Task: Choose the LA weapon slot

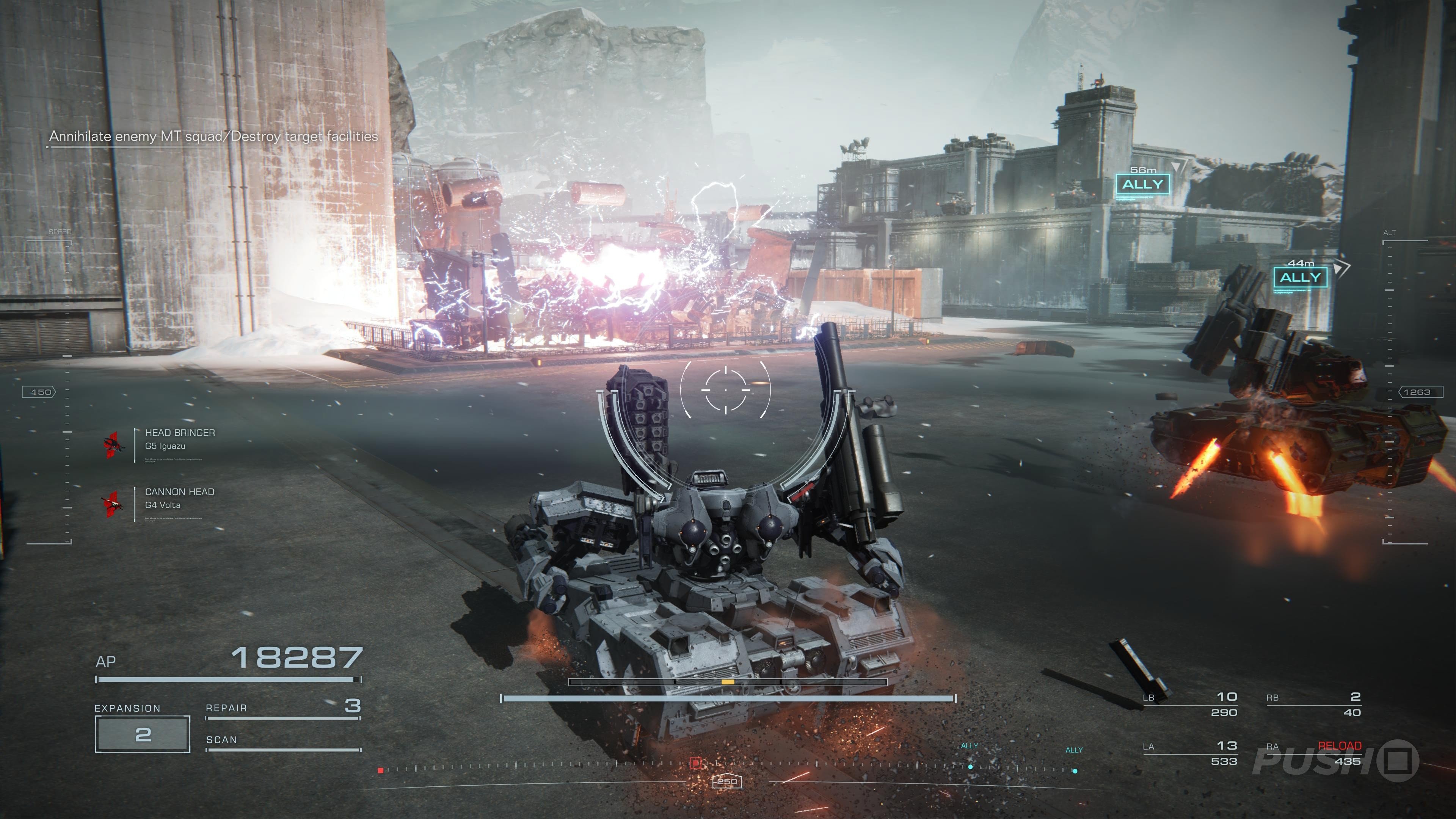Action: [1190, 753]
